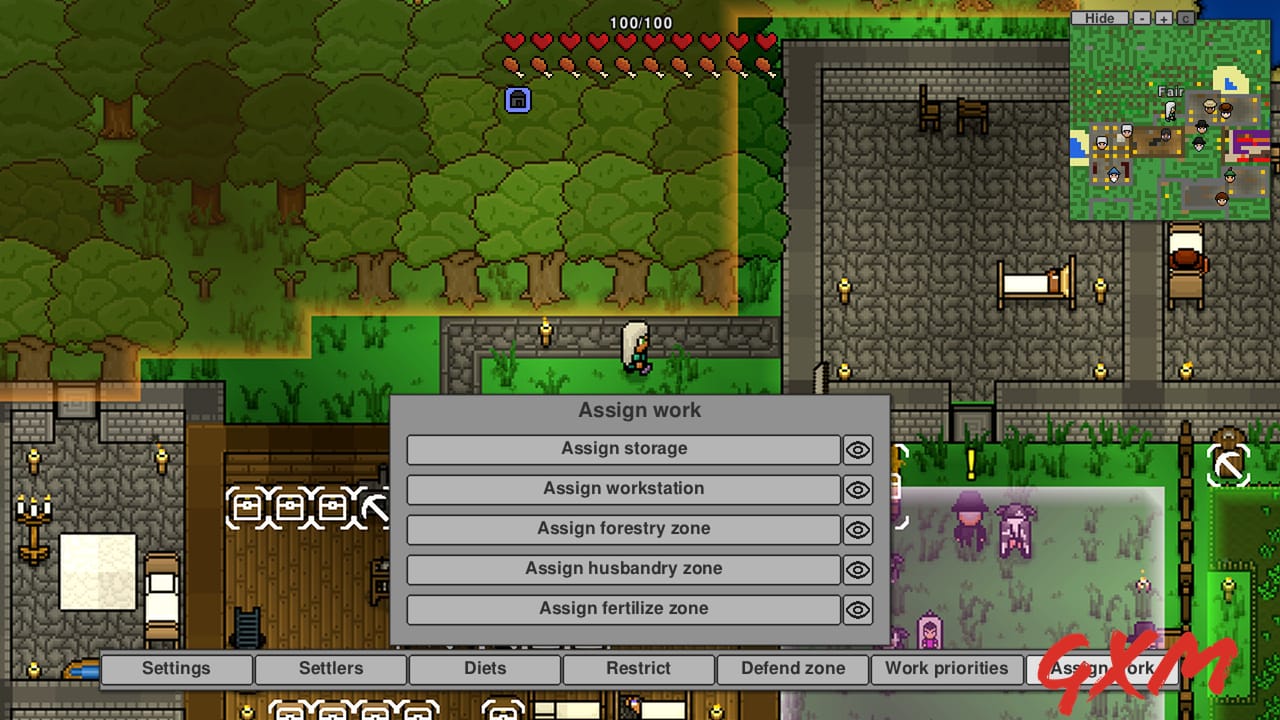Screen dimensions: 1280x720
Task: Choose Assign workstation
Action: (x=622, y=489)
